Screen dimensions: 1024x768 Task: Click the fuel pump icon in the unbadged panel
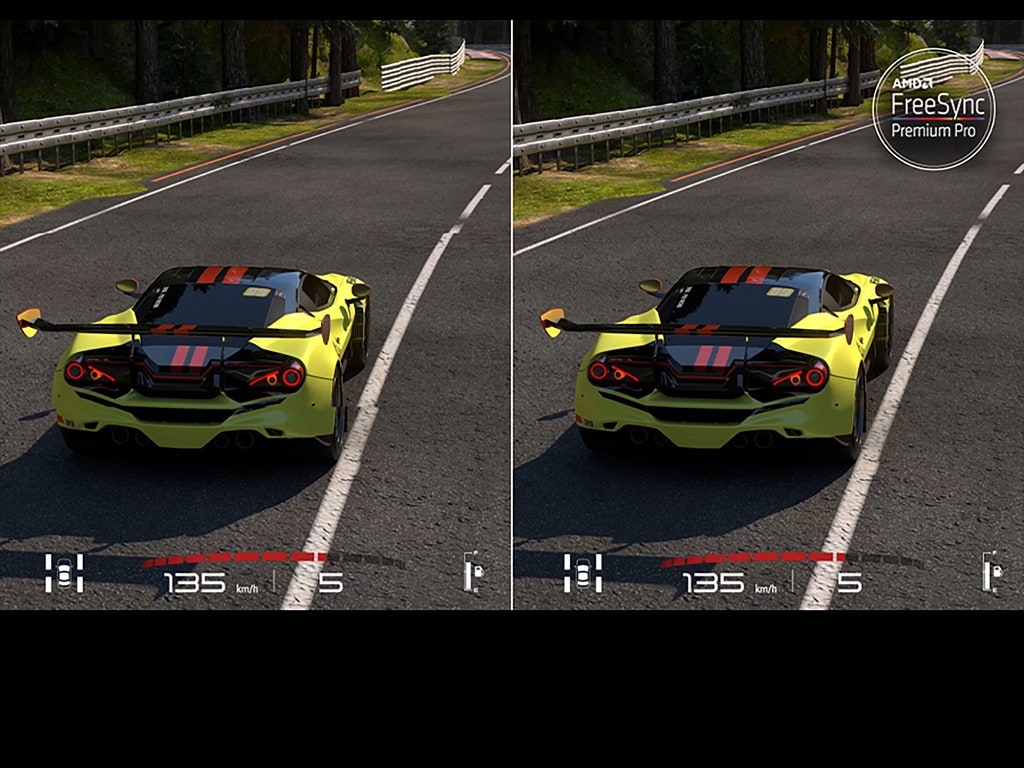tap(474, 573)
